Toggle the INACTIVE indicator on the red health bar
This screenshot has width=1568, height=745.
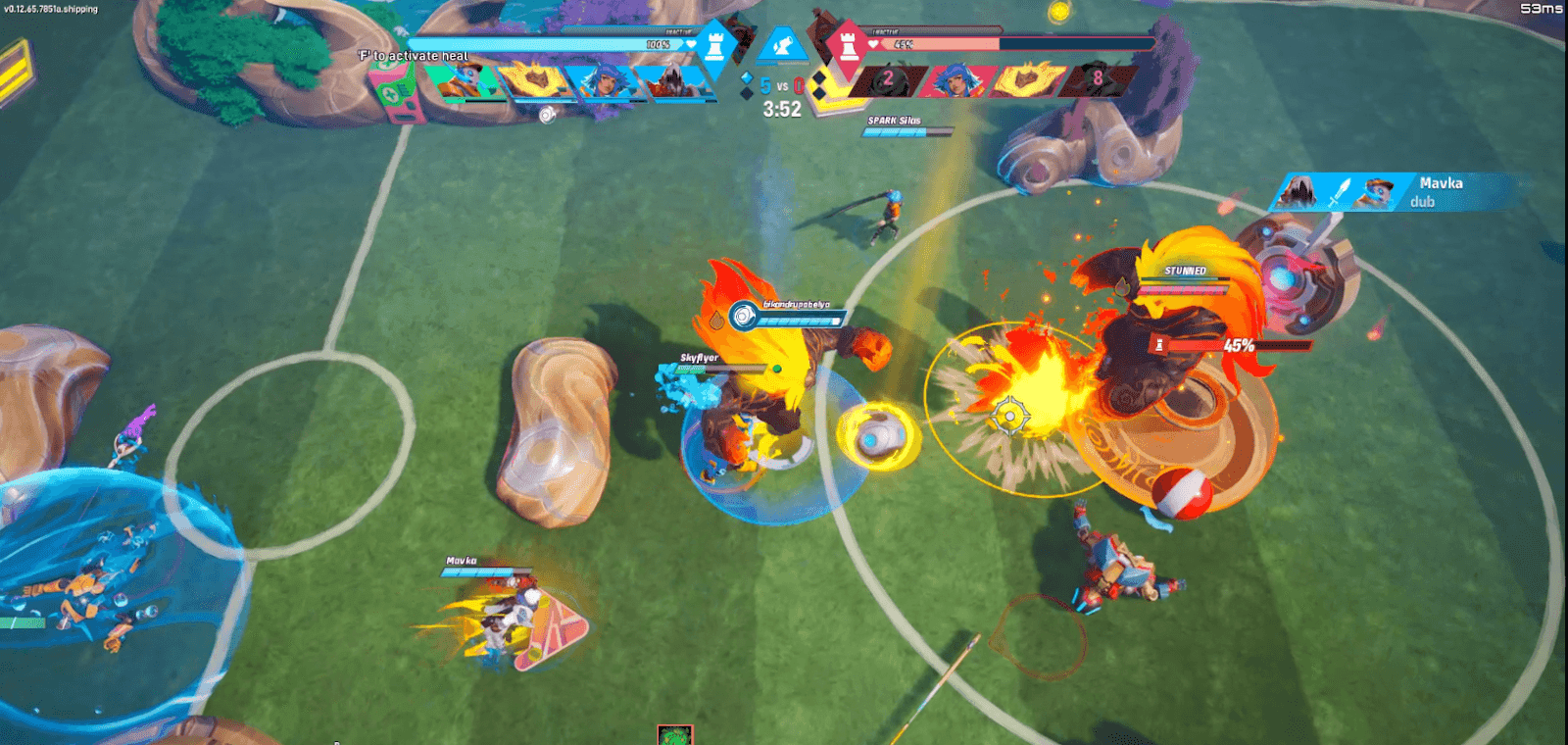click(887, 32)
